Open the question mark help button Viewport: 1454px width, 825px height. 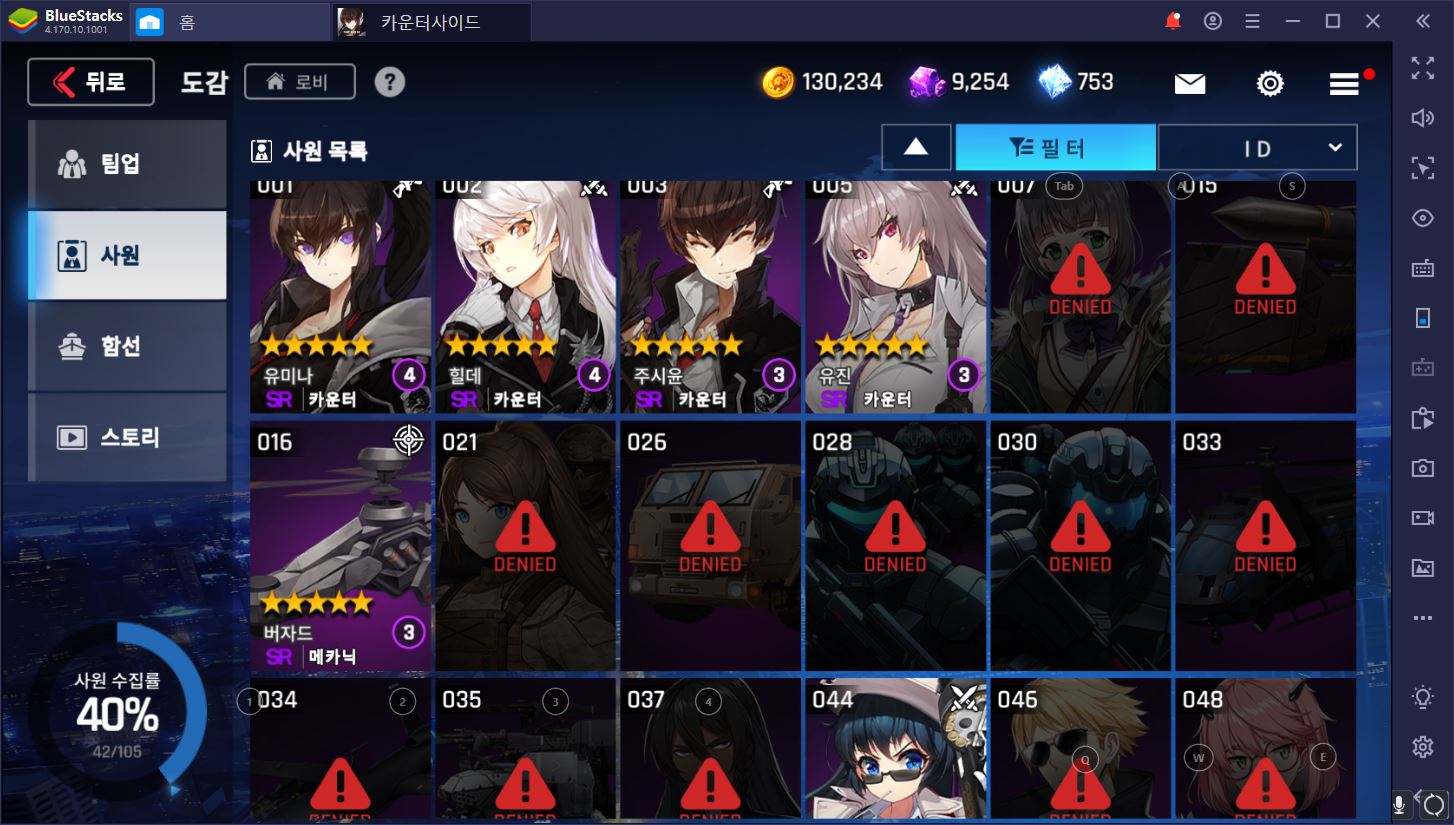[x=390, y=82]
